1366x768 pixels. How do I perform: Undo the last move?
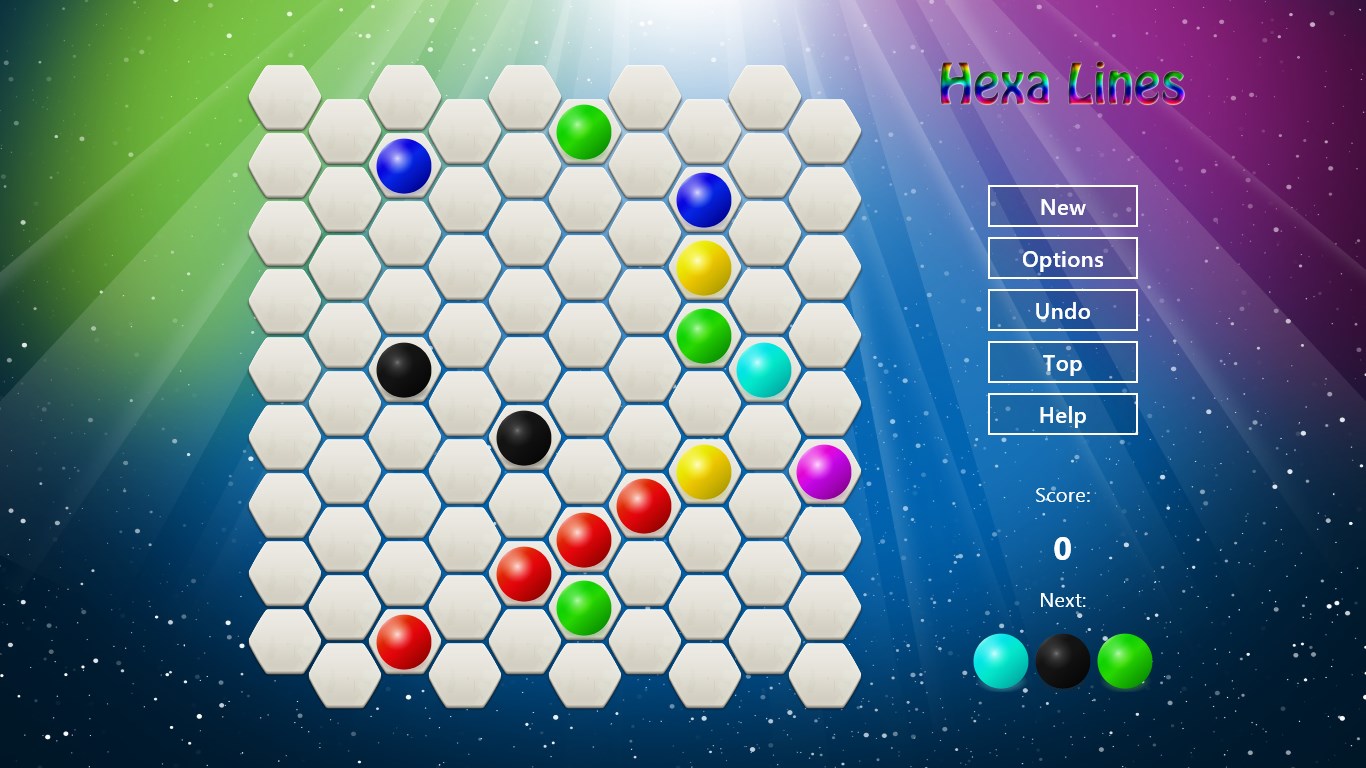pyautogui.click(x=1062, y=311)
